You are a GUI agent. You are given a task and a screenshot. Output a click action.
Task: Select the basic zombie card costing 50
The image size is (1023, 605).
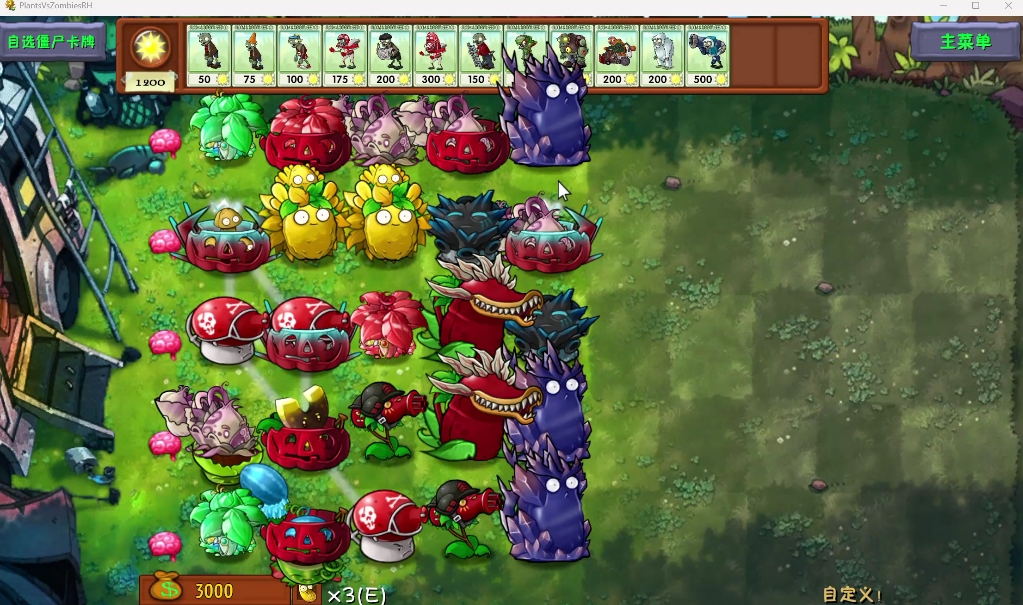point(209,56)
